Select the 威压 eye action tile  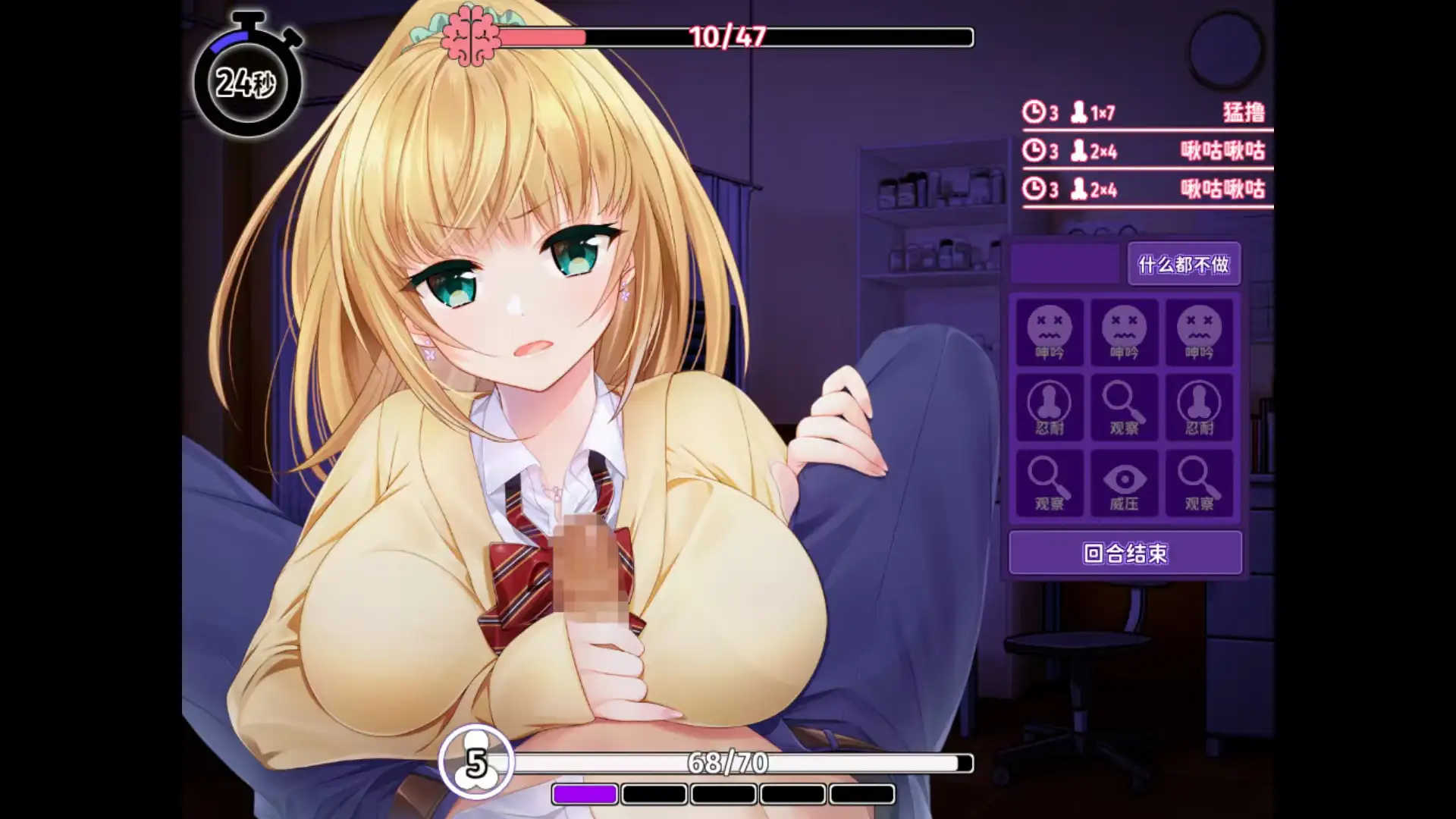pyautogui.click(x=1124, y=483)
